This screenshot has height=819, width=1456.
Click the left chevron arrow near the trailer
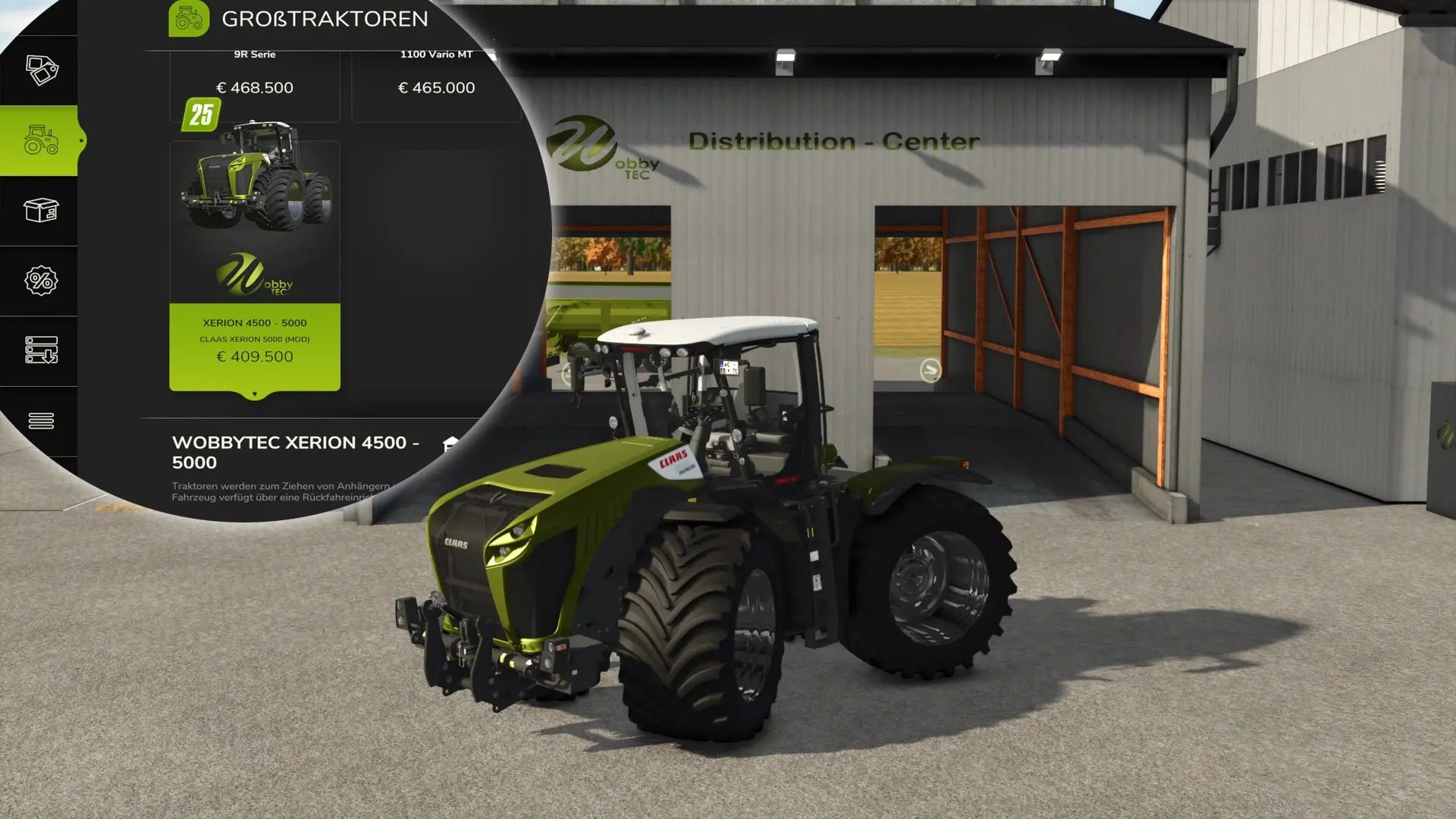(565, 372)
